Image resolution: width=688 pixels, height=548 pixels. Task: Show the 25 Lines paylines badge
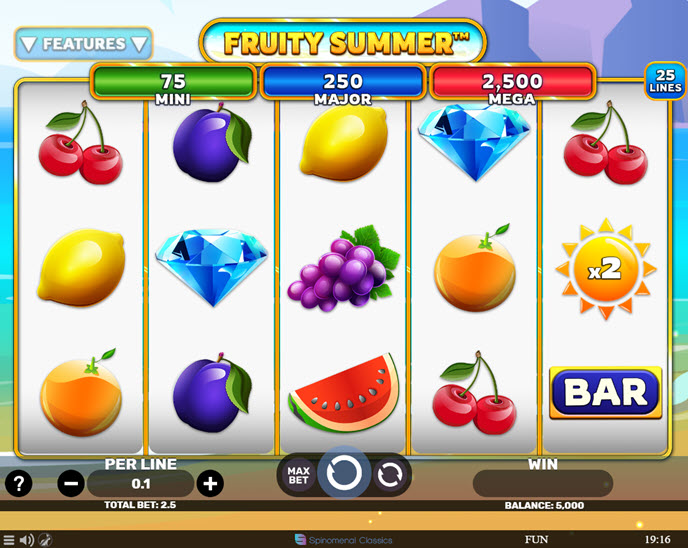[x=663, y=81]
